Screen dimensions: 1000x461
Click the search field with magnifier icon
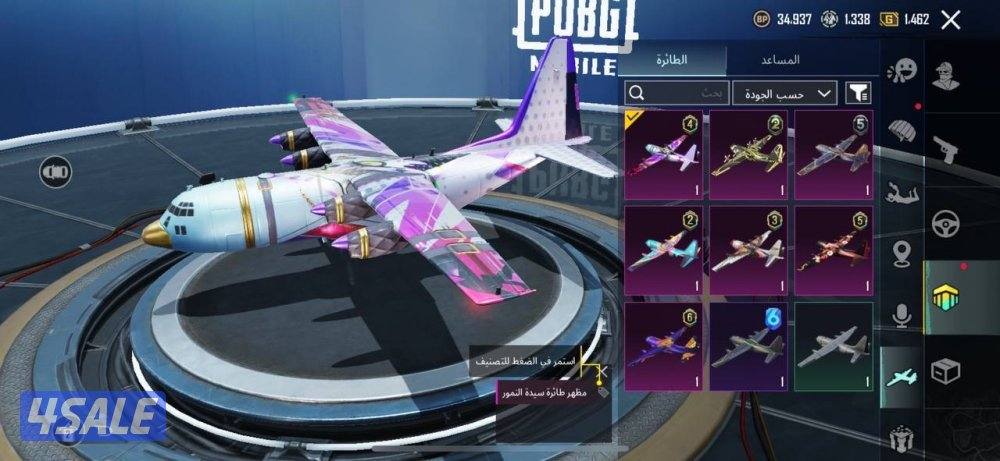tap(676, 93)
